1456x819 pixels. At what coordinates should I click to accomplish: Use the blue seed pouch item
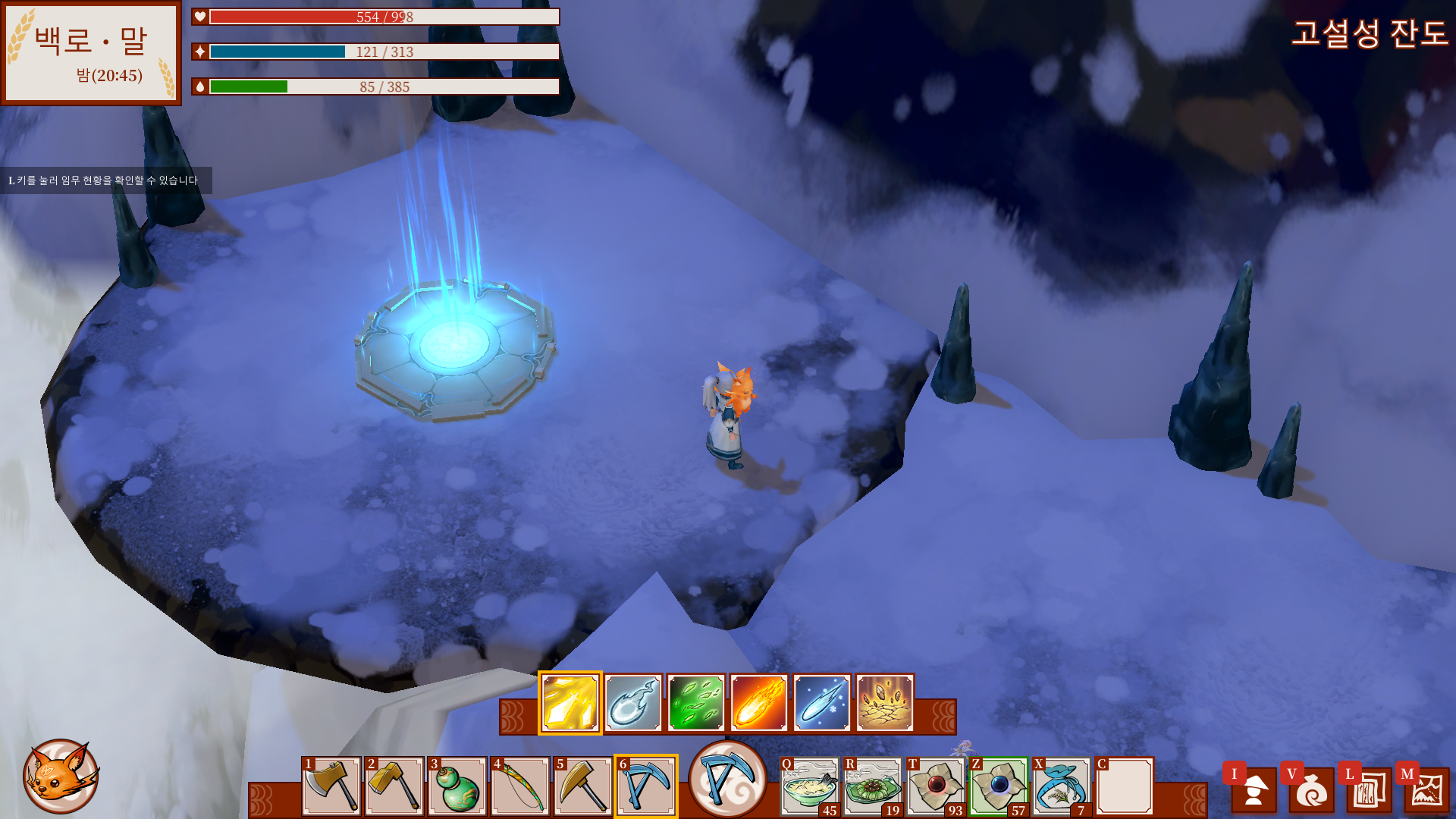pyautogui.click(x=1062, y=786)
